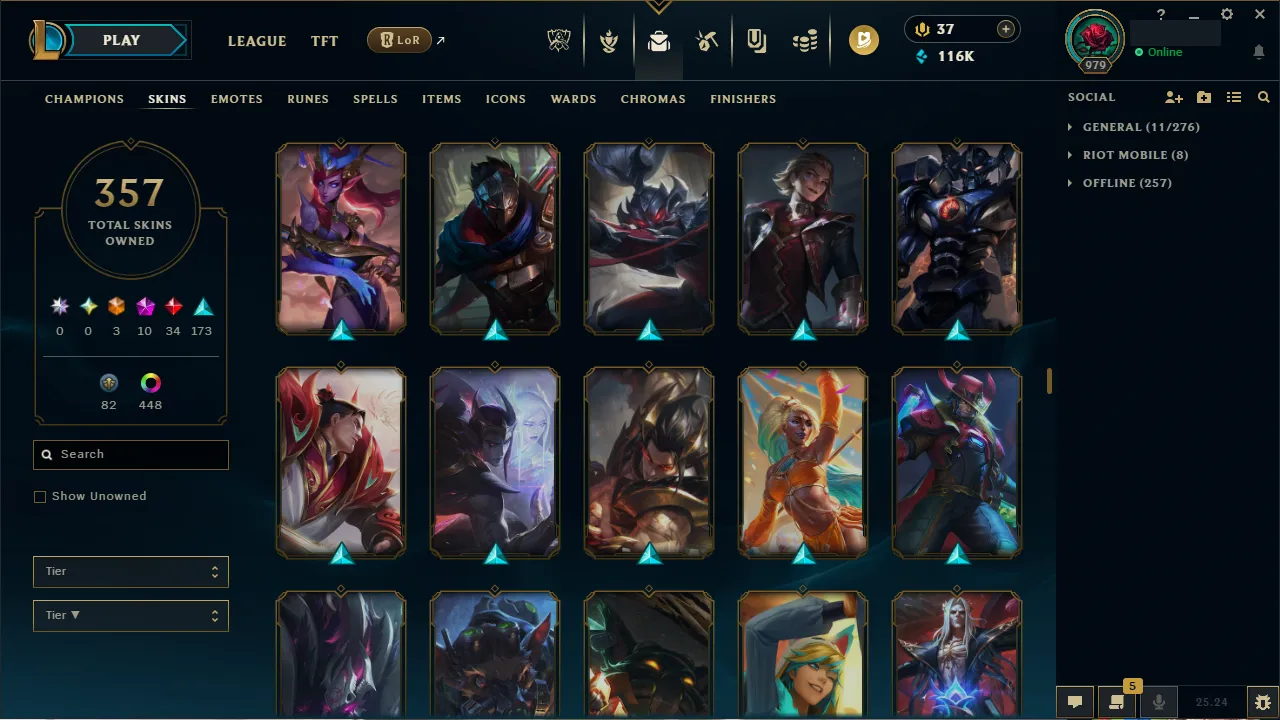Viewport: 1280px width, 720px height.
Task: Open Legends of Runeterra via the LoR button
Action: [399, 40]
